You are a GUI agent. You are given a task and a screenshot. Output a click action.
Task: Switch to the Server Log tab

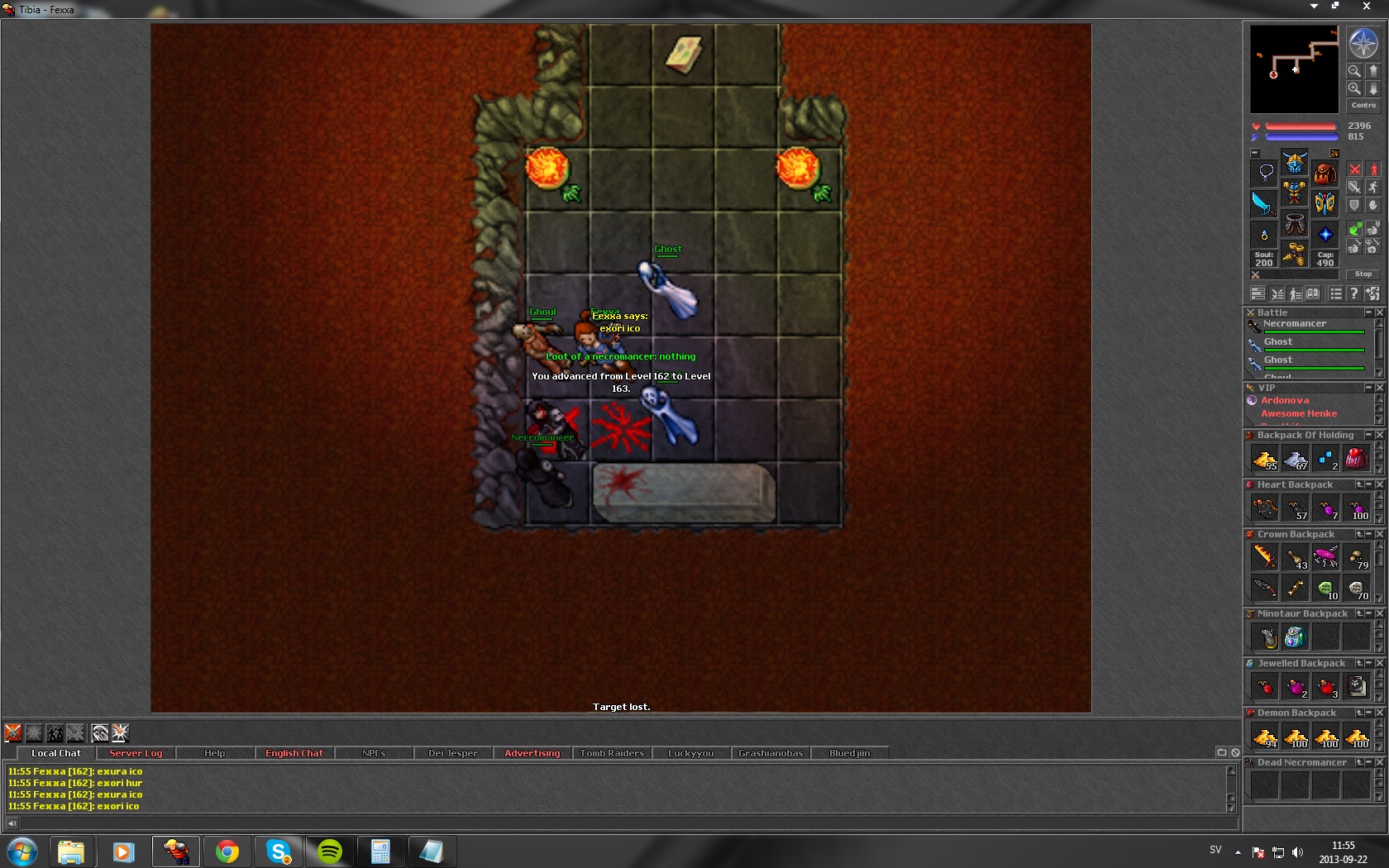coord(136,753)
